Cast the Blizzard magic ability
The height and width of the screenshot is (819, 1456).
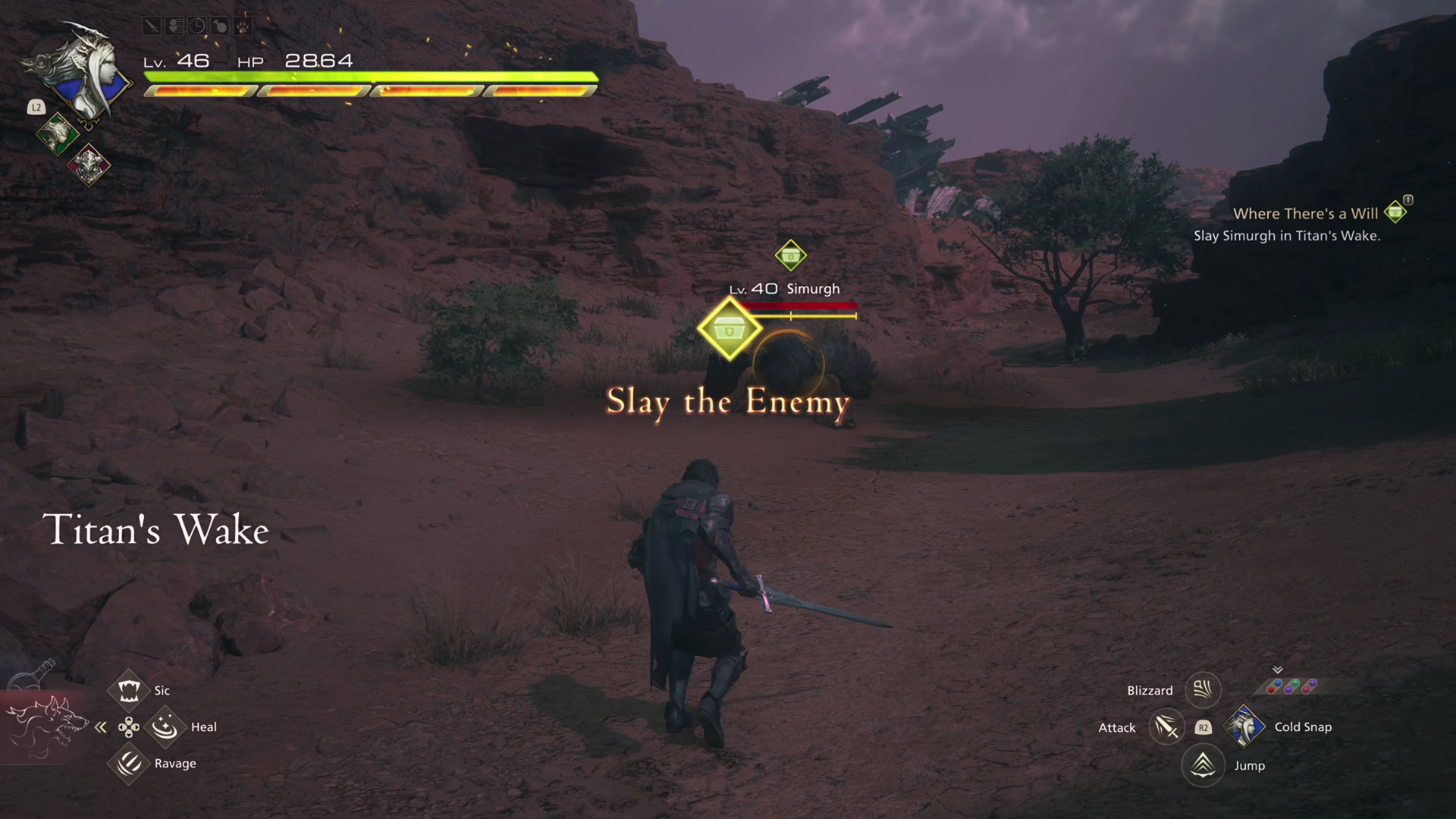tap(1203, 690)
